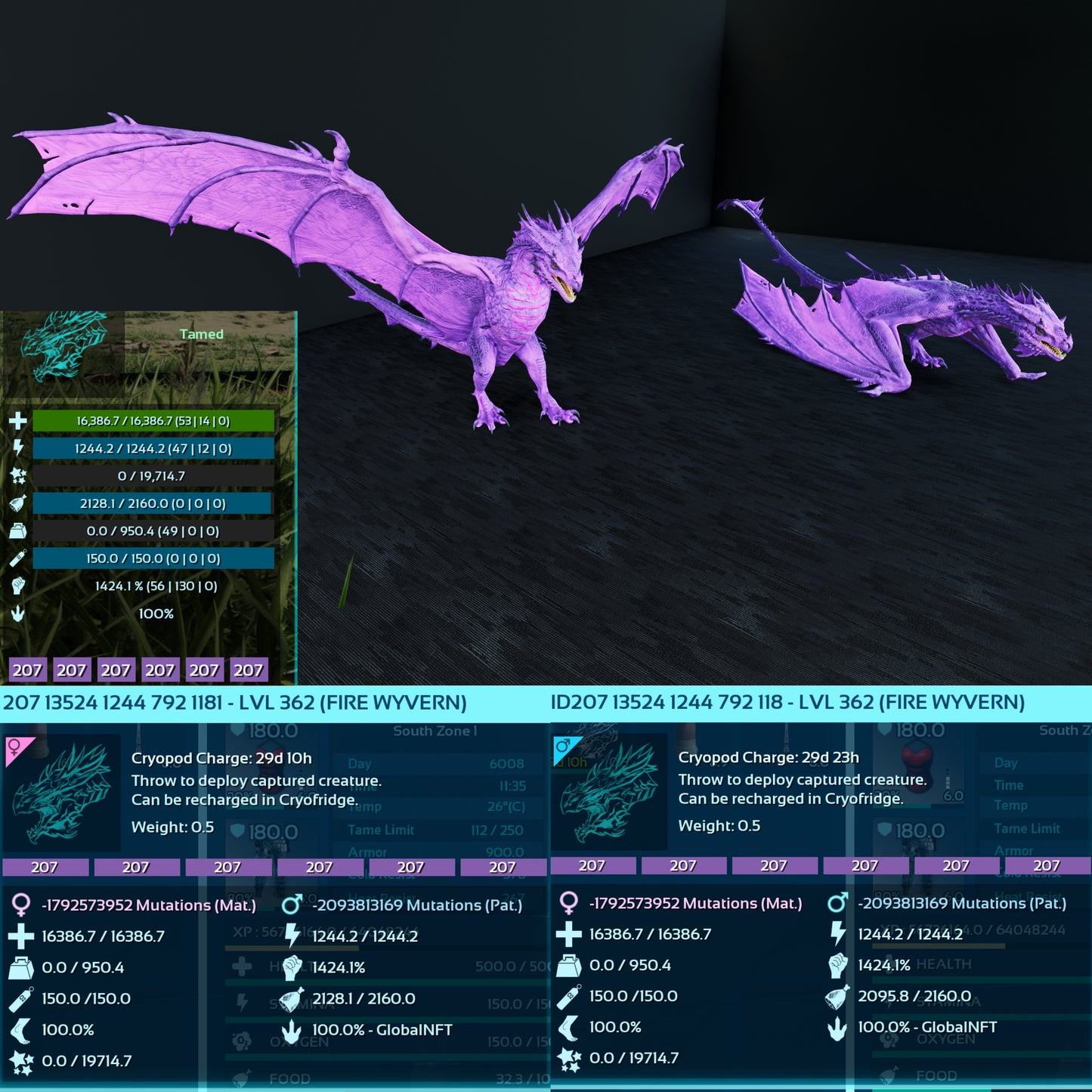Select the female Fire Wyvern cryopod icon
The width and height of the screenshot is (1092, 1092).
click(62, 792)
